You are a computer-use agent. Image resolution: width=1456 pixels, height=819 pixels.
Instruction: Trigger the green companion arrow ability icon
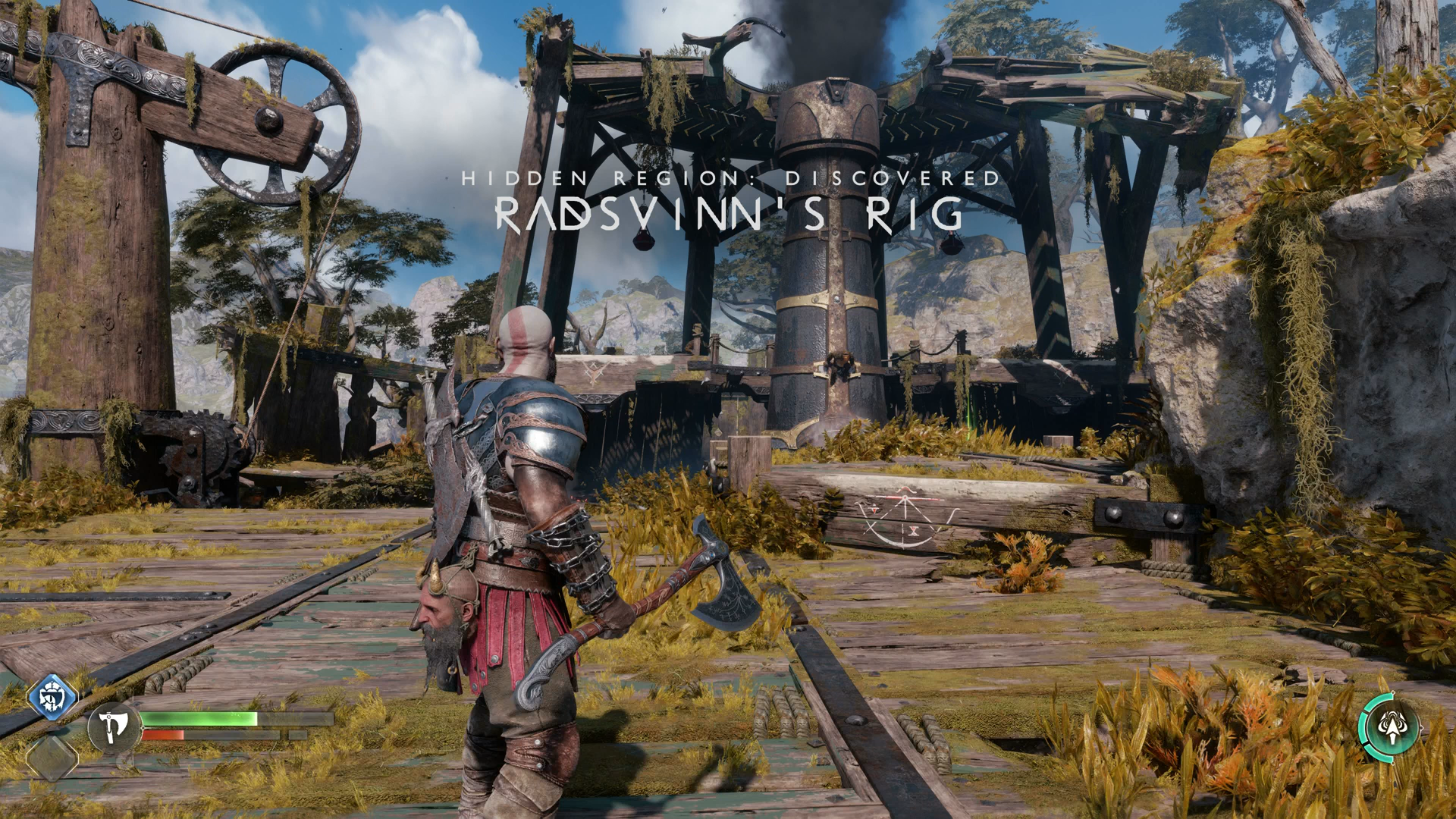[1389, 727]
